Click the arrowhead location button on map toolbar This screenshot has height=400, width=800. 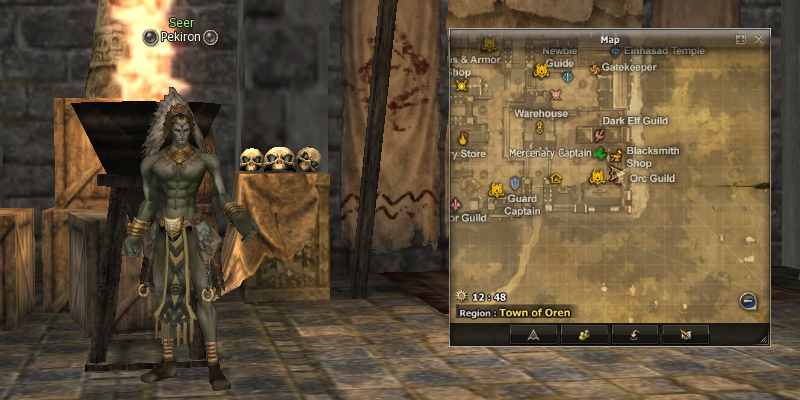pyautogui.click(x=533, y=335)
